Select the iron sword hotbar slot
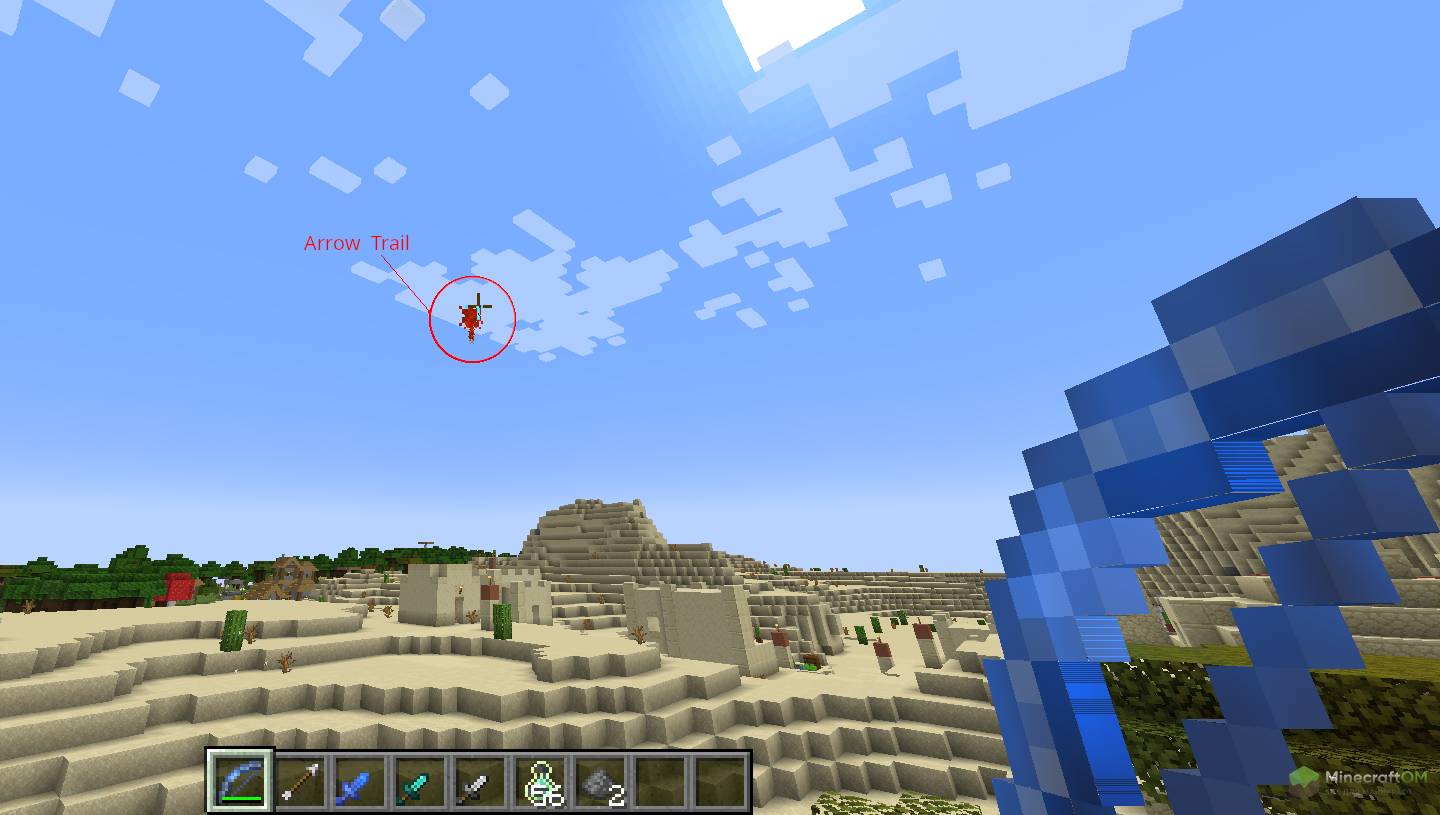 tap(480, 781)
